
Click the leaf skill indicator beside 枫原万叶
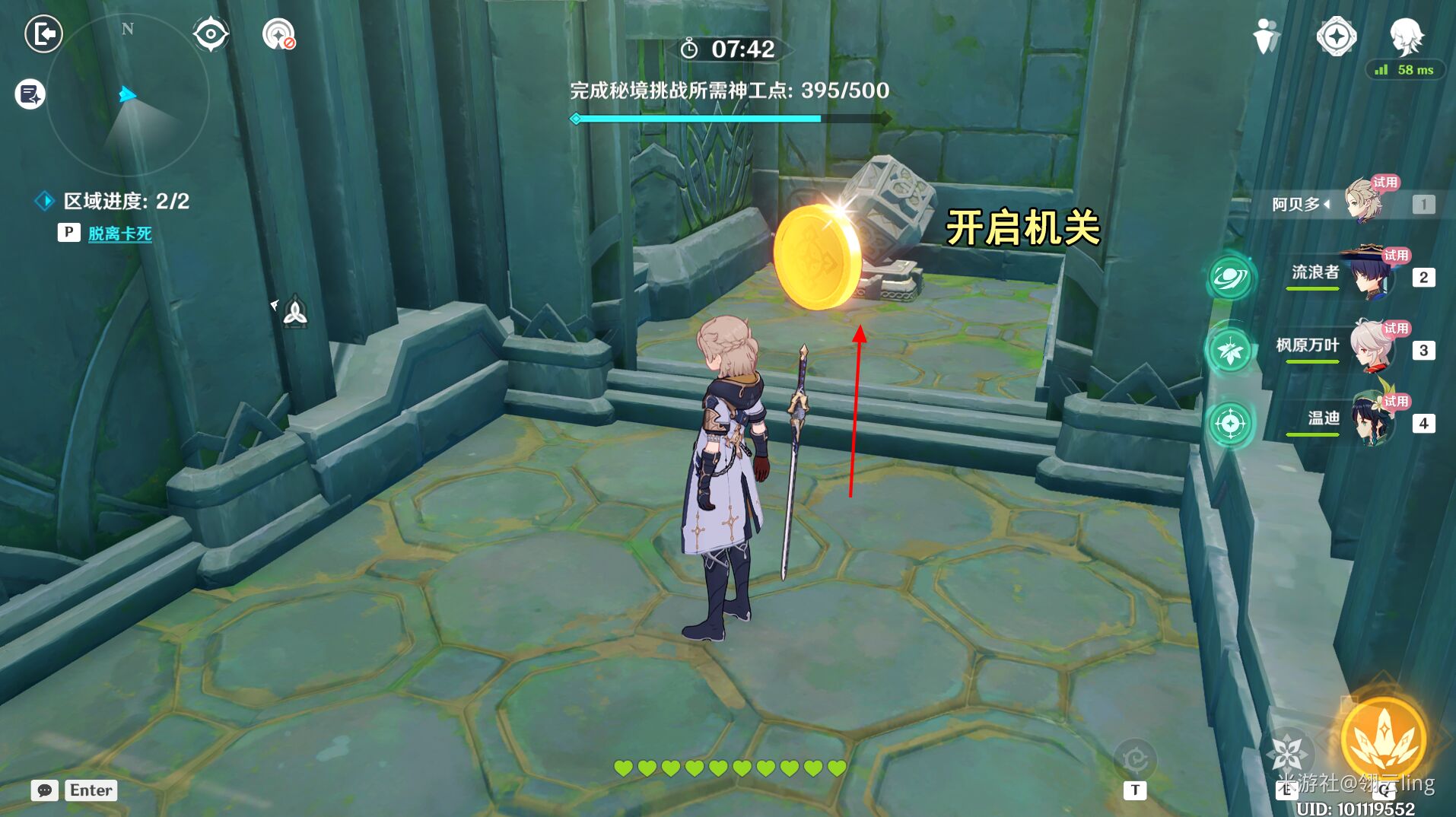point(1231,351)
